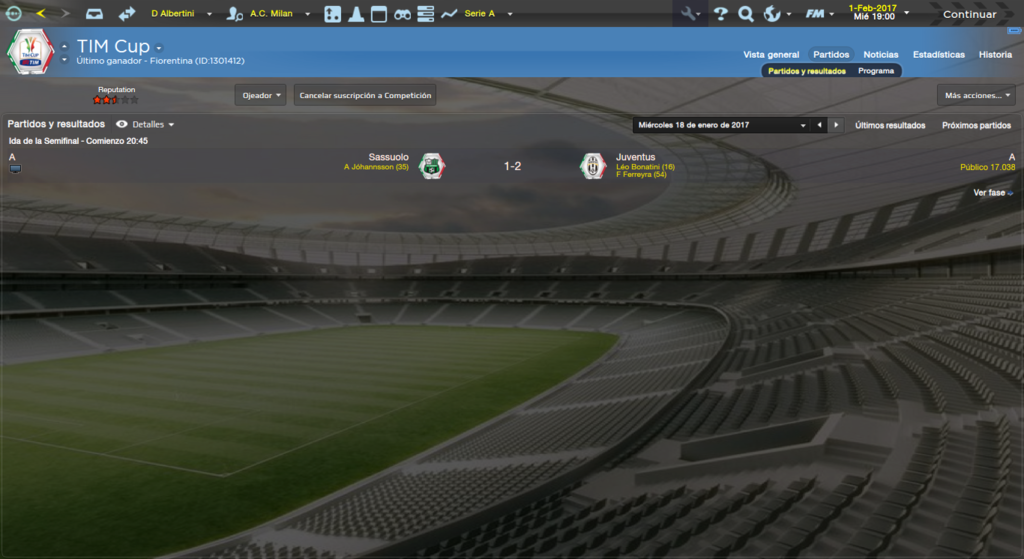Open the Partidos tab

(x=831, y=55)
